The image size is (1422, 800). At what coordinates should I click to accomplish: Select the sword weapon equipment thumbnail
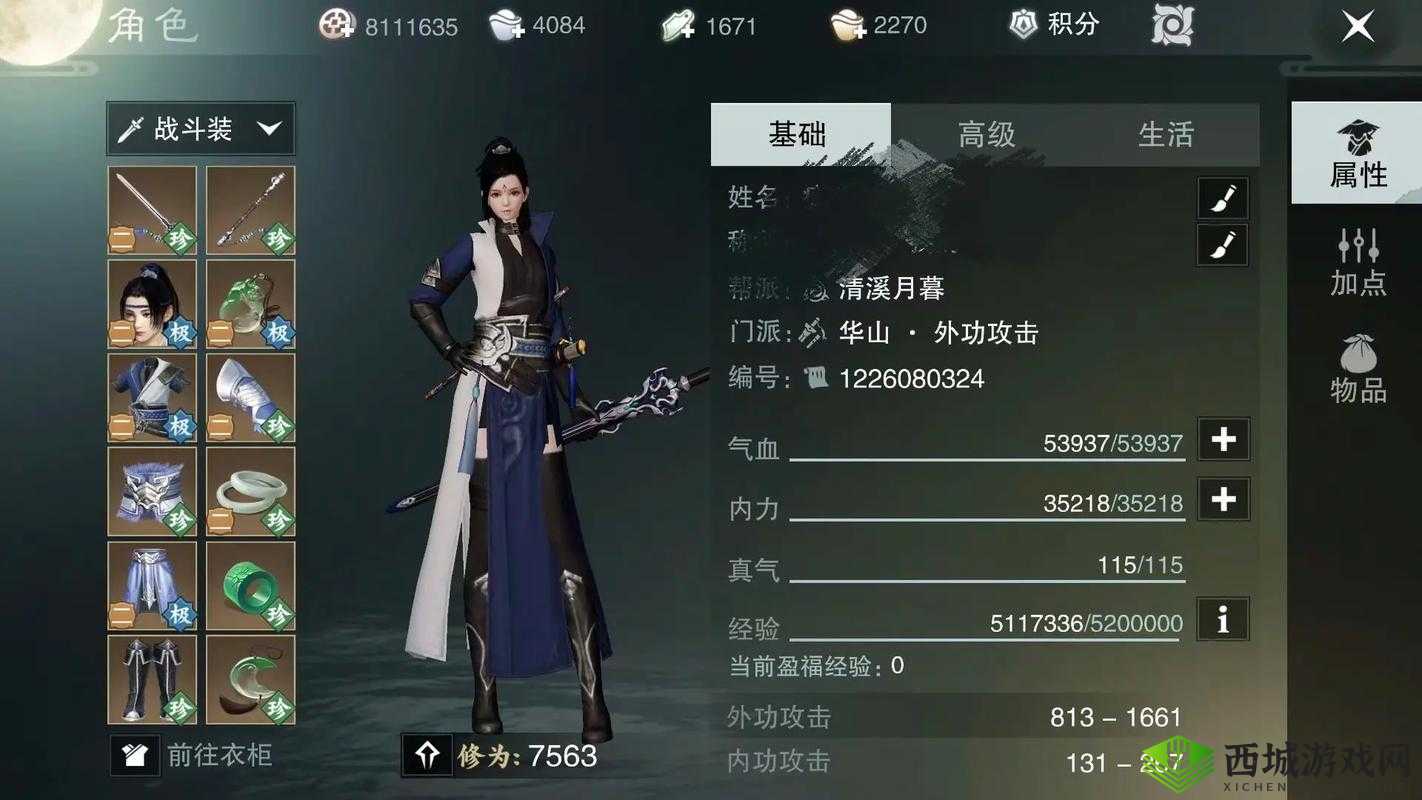pos(151,209)
